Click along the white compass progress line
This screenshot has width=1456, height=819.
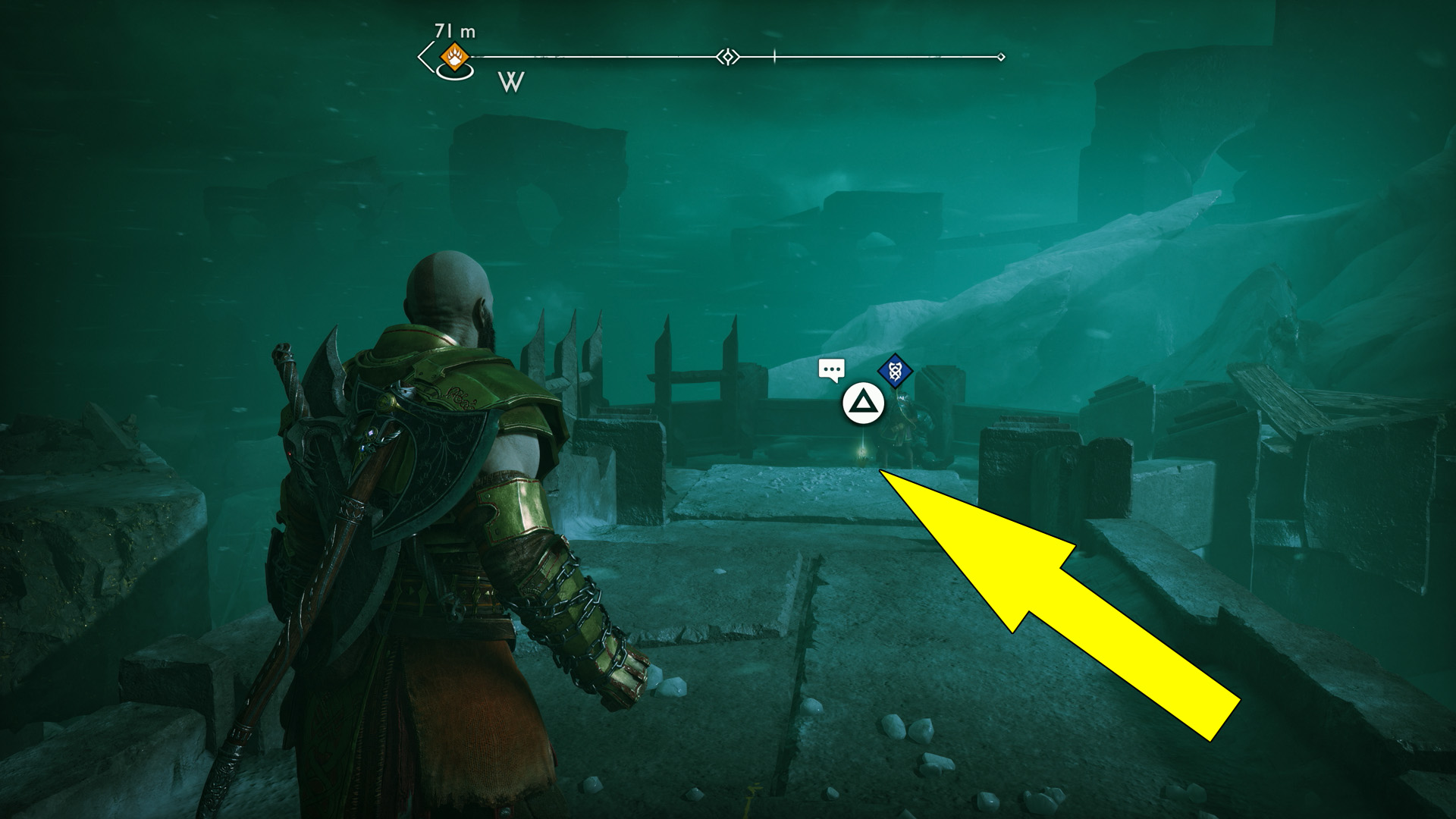coord(607,55)
